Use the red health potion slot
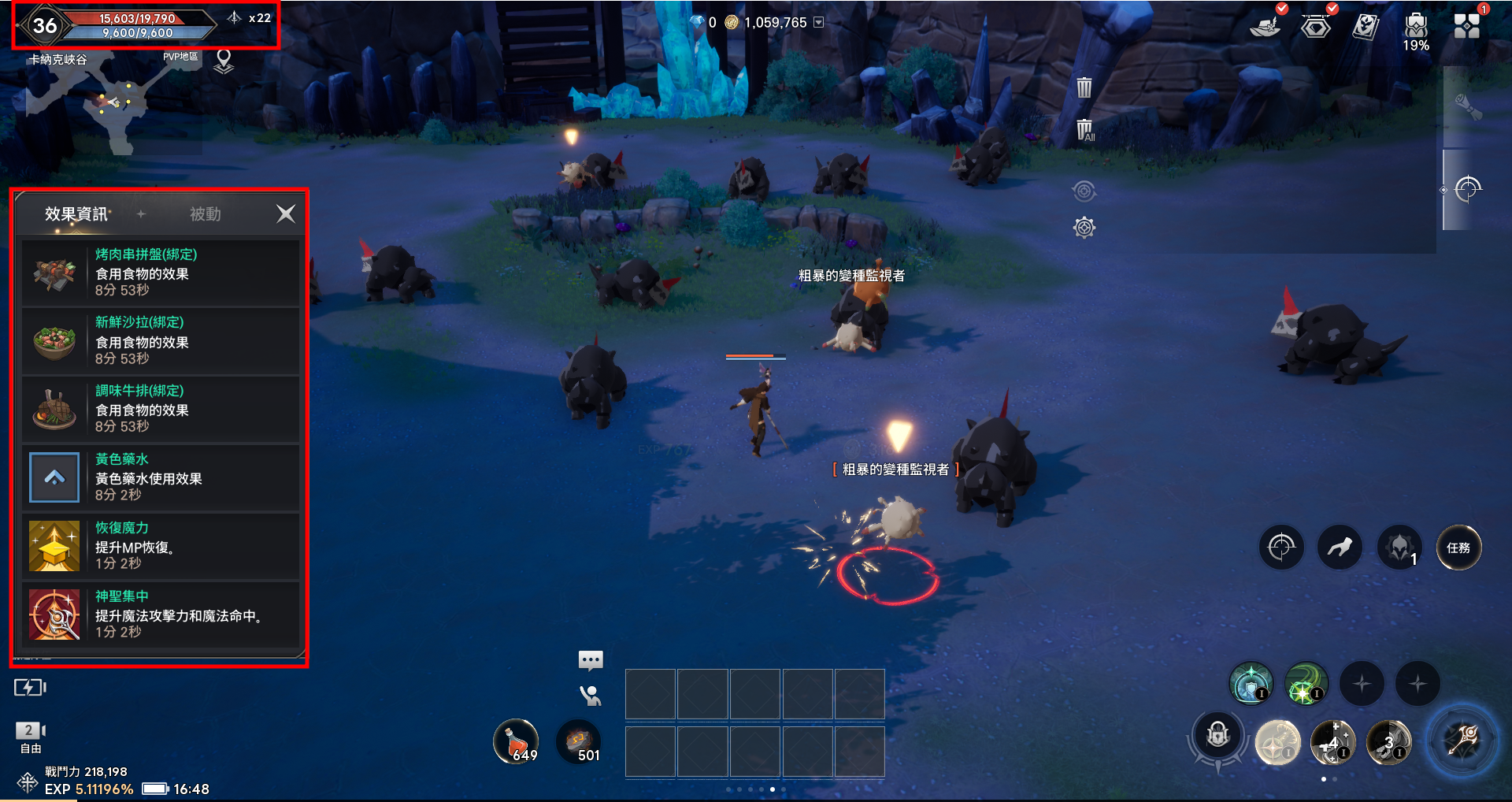This screenshot has height=802, width=1512. [x=516, y=741]
